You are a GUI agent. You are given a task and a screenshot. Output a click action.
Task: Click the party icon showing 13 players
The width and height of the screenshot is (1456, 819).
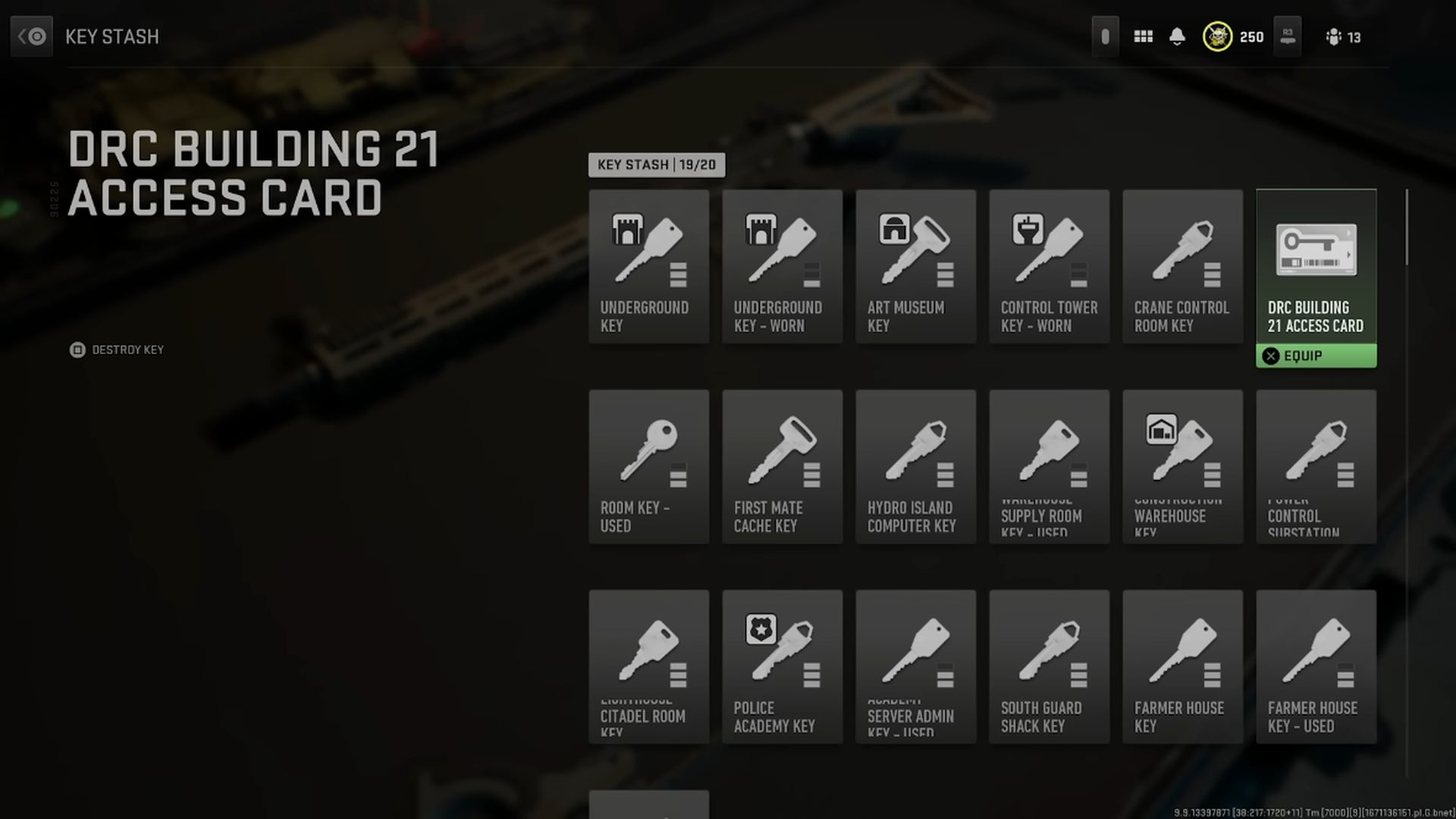coord(1338,36)
